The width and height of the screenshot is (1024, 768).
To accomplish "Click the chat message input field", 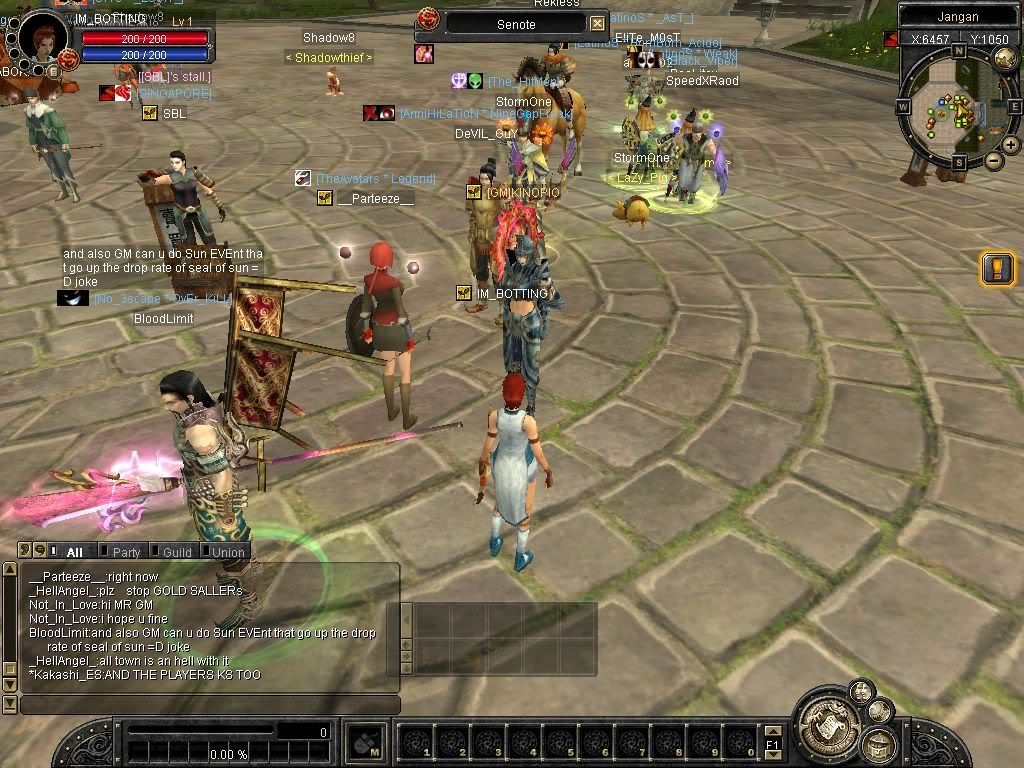I will point(210,705).
